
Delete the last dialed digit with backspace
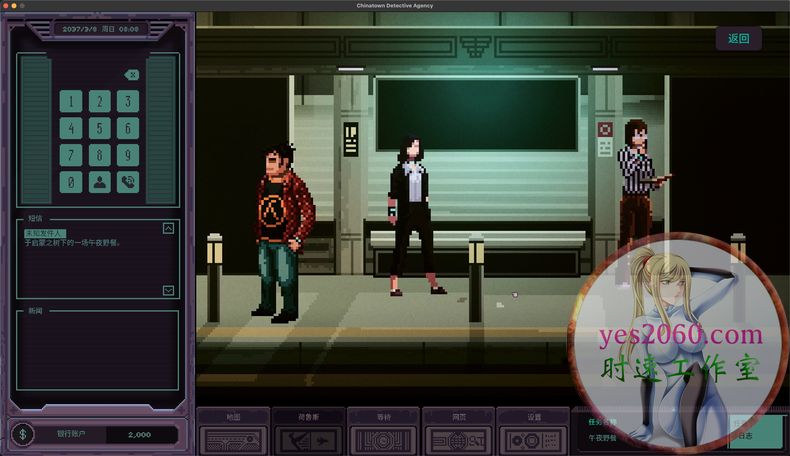pyautogui.click(x=131, y=75)
